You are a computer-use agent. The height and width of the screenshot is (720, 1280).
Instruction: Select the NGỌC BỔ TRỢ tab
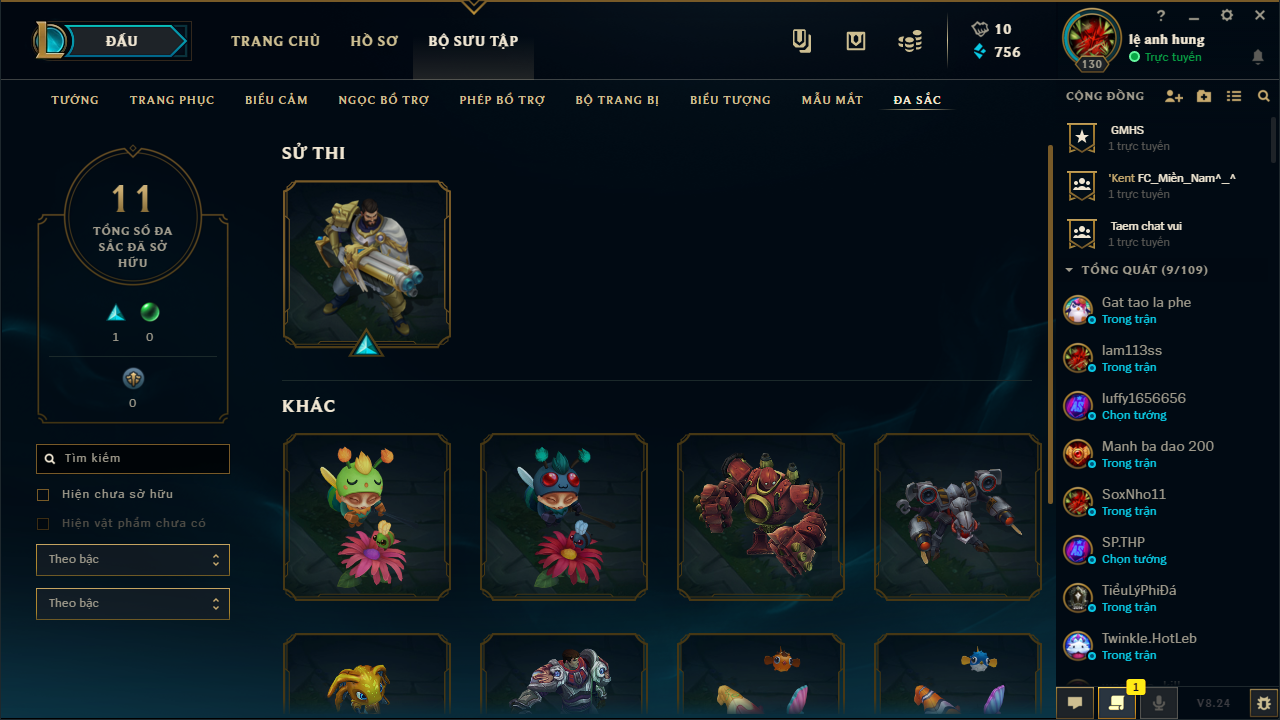(383, 100)
